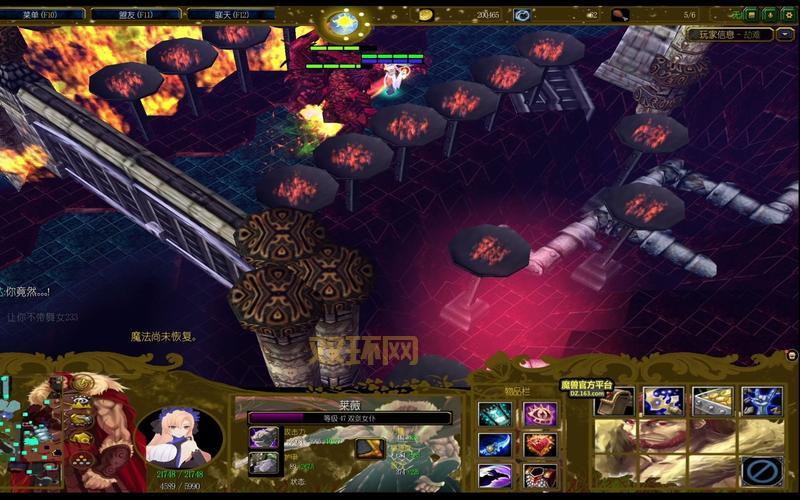The height and width of the screenshot is (500, 800).
Task: Select the red gem necklace inventory item
Action: [542, 474]
